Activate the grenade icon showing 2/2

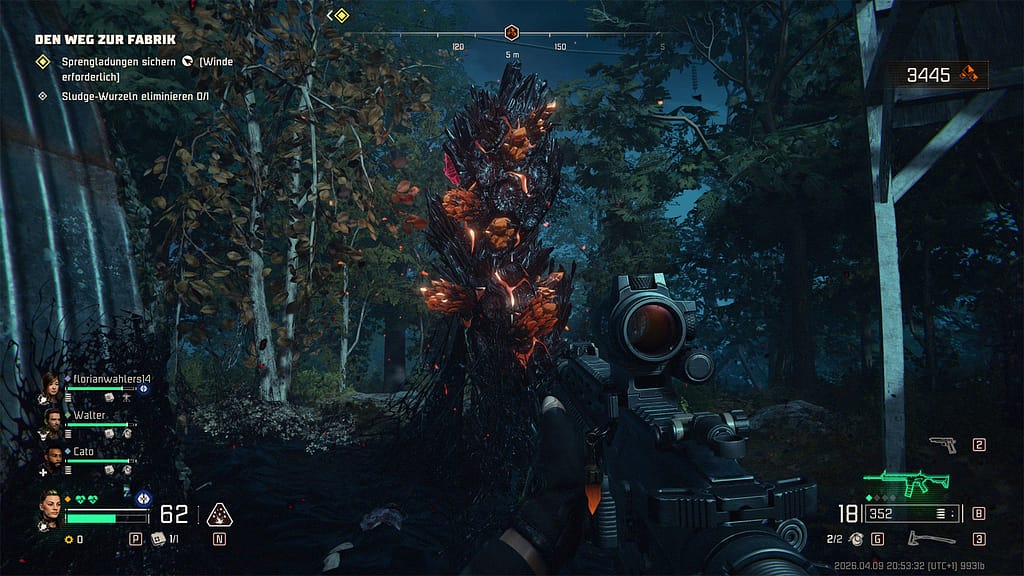pos(857,539)
